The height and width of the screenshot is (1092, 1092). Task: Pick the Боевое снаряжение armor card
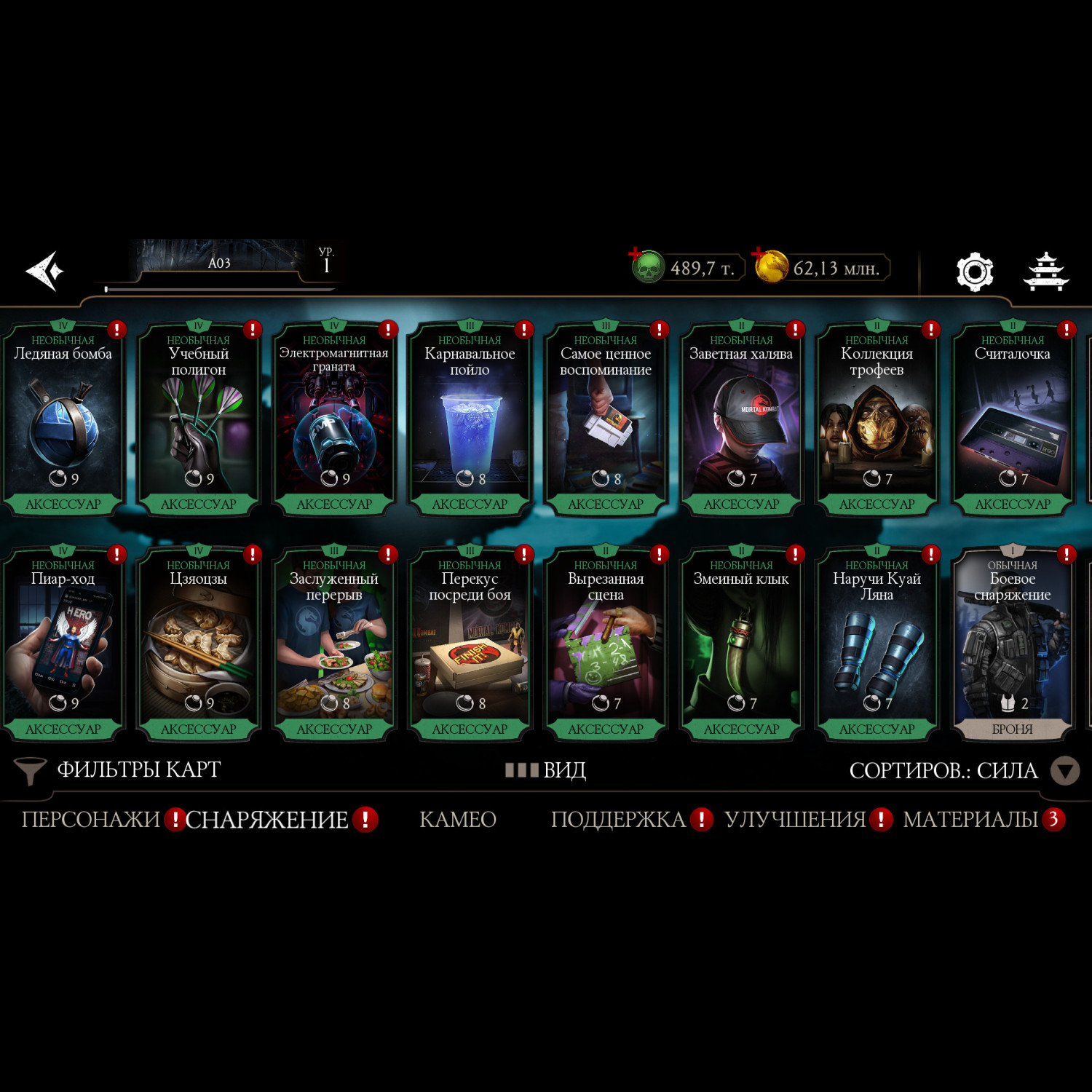coord(1012,644)
